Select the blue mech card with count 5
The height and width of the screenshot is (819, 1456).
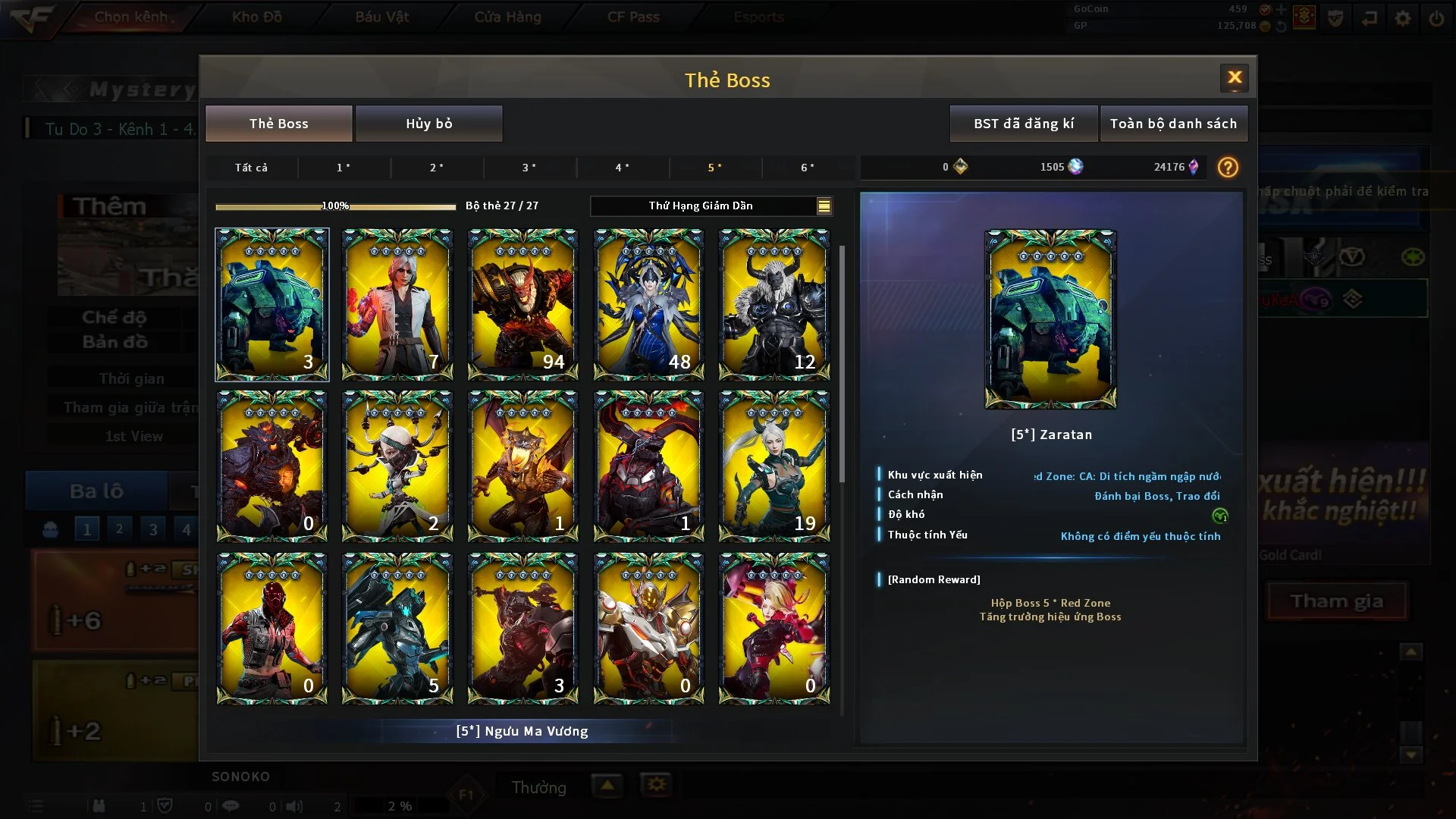pyautogui.click(x=397, y=628)
